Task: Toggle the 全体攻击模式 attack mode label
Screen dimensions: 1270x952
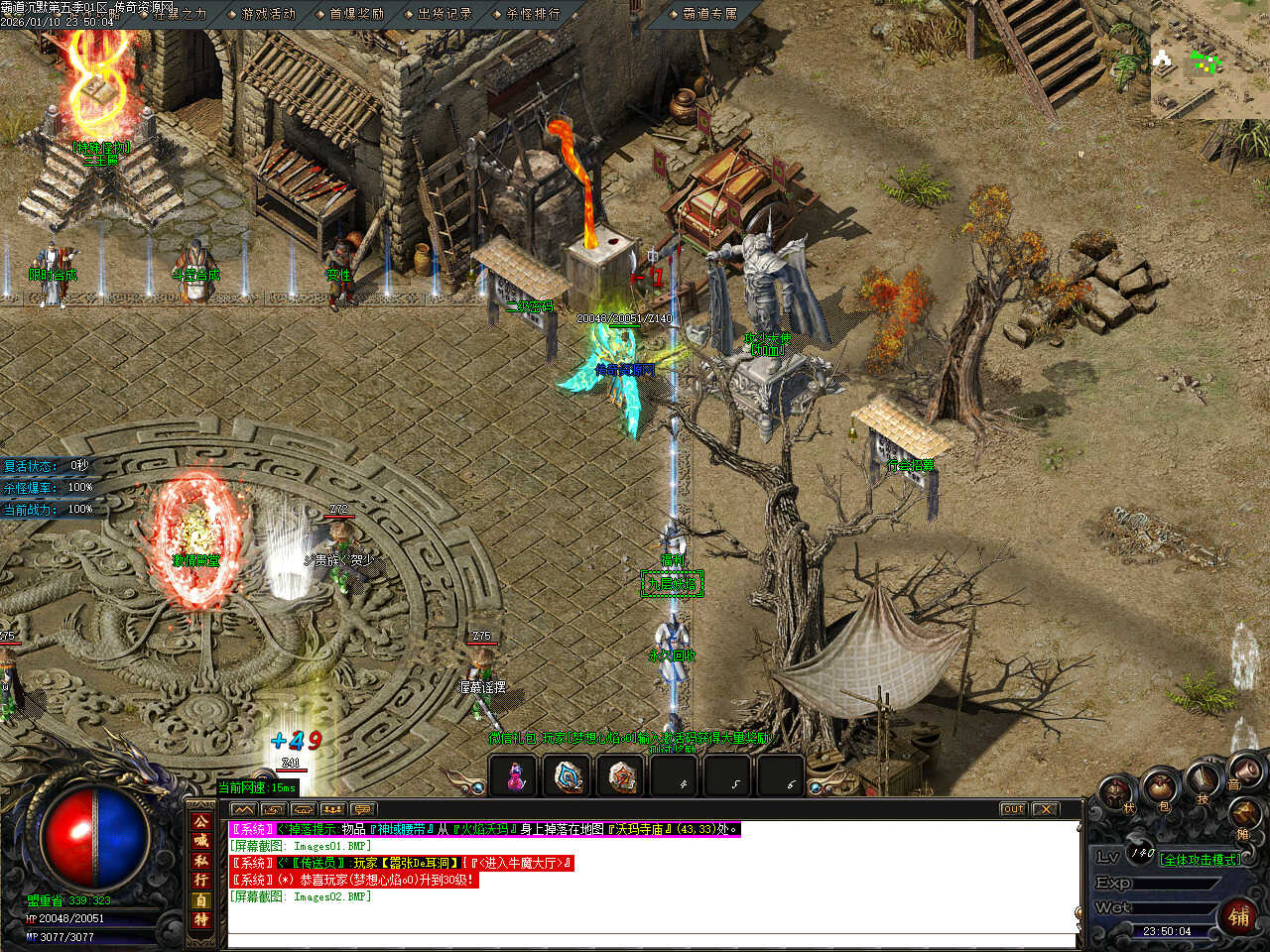Action: point(1200,860)
